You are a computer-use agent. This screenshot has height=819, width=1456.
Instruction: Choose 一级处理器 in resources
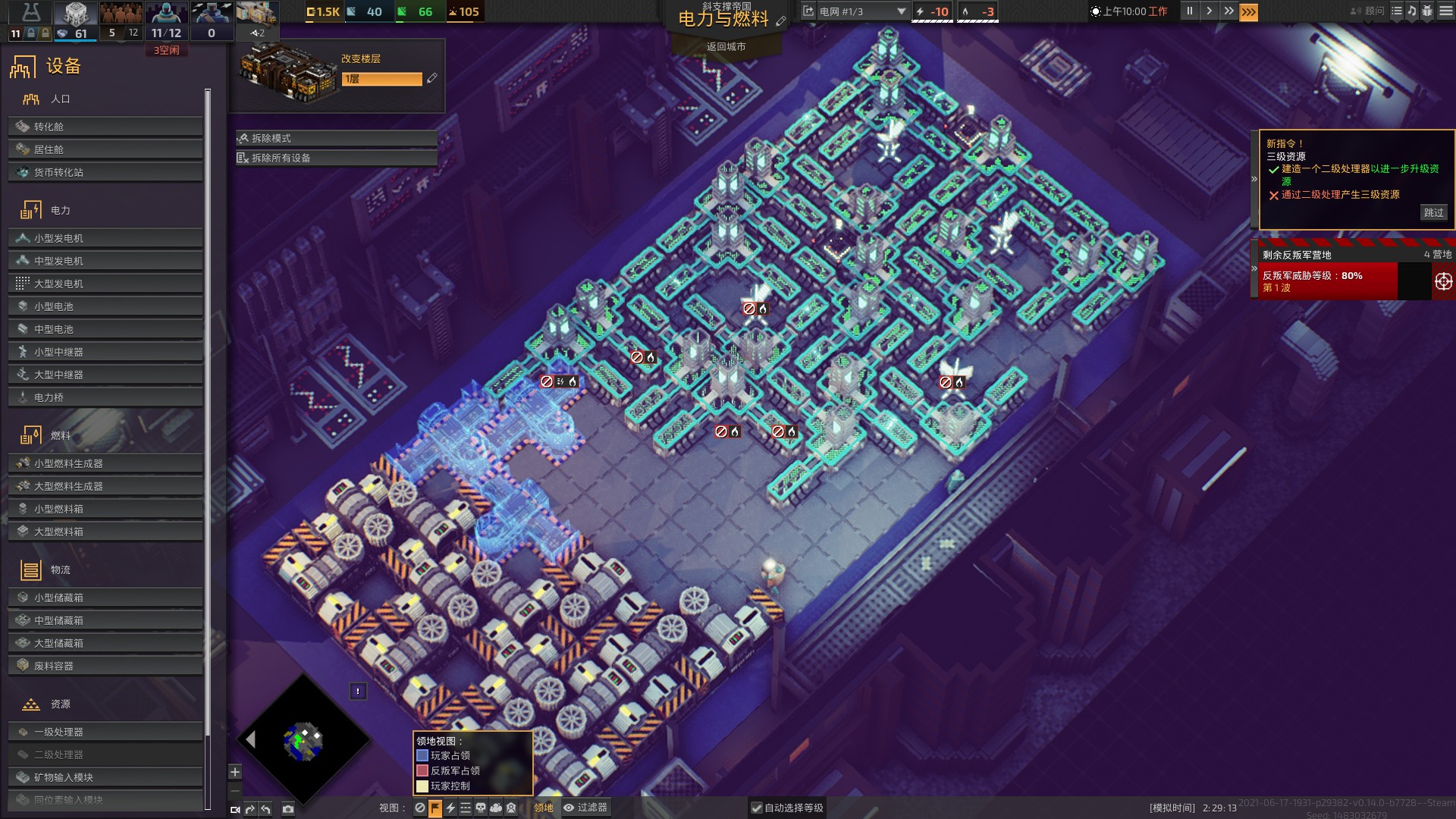[x=105, y=732]
